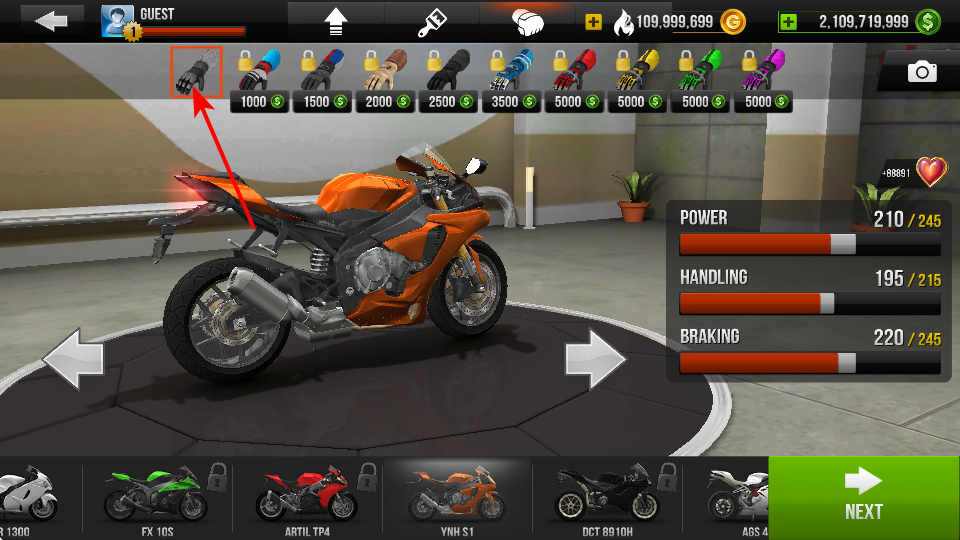Switch to the paint brush tab

(434, 20)
